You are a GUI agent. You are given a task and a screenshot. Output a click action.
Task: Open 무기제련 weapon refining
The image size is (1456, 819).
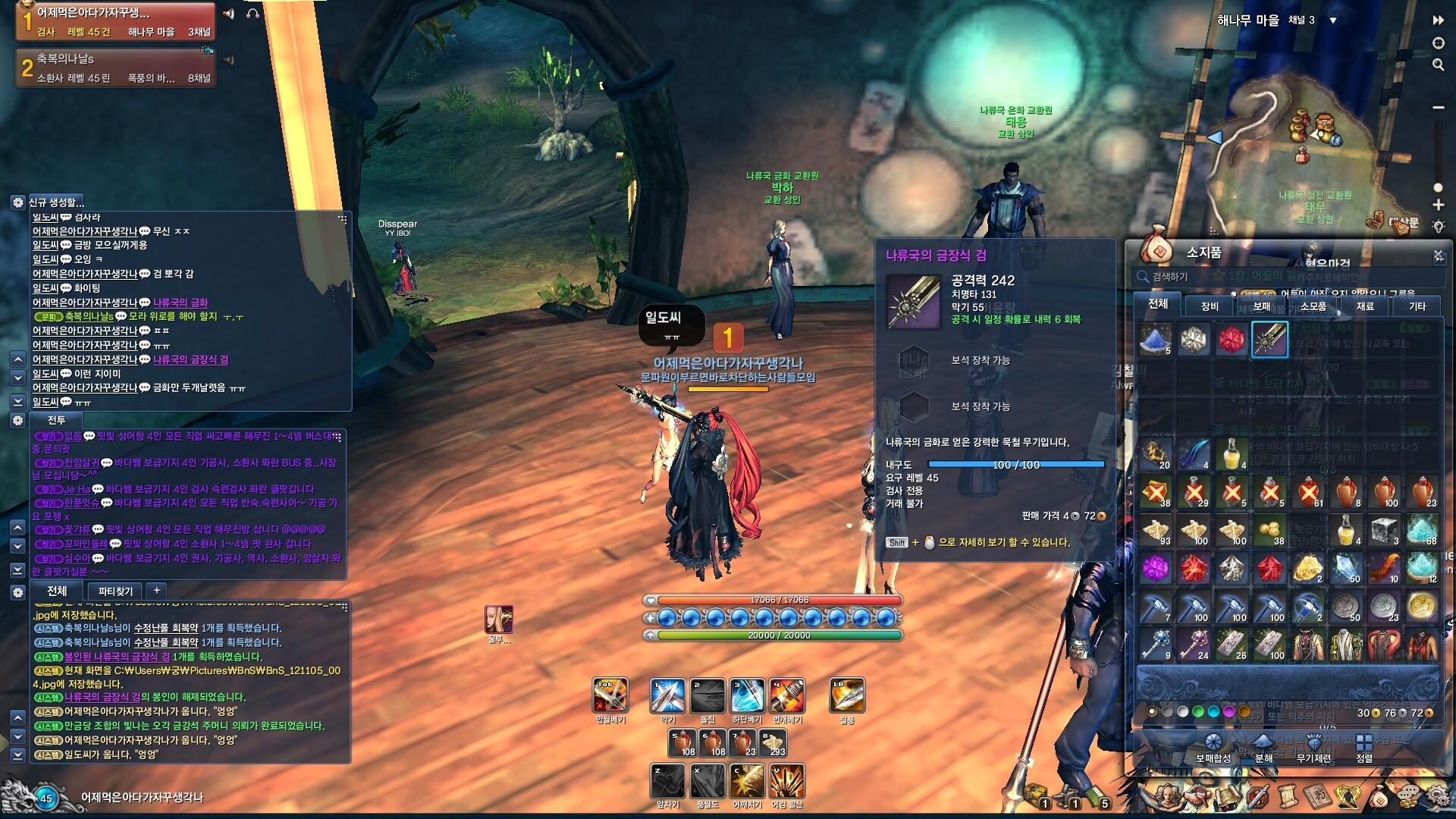1313,747
